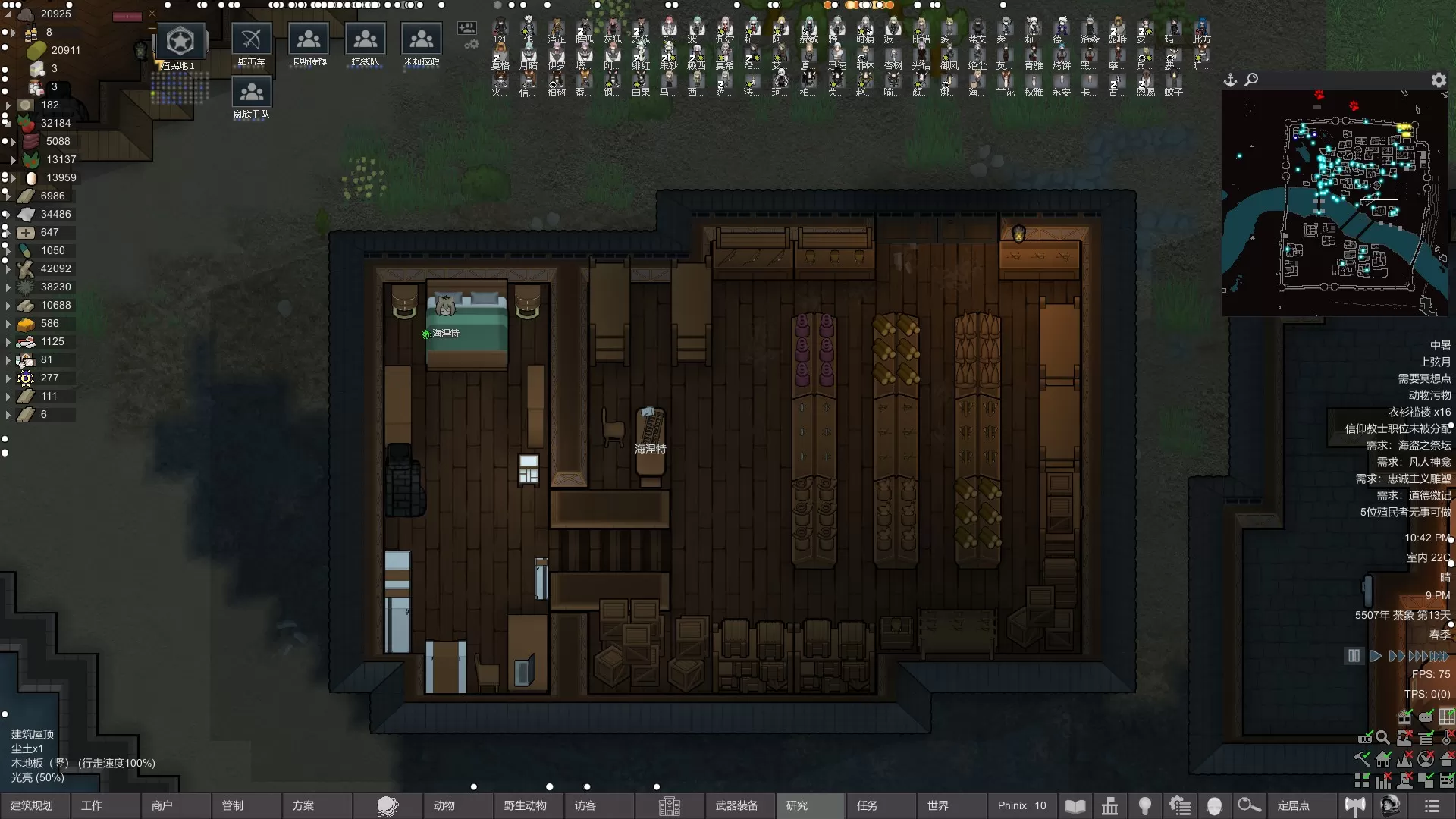The height and width of the screenshot is (819, 1456).
Task: Pause the game with the pause button
Action: coord(1354,656)
